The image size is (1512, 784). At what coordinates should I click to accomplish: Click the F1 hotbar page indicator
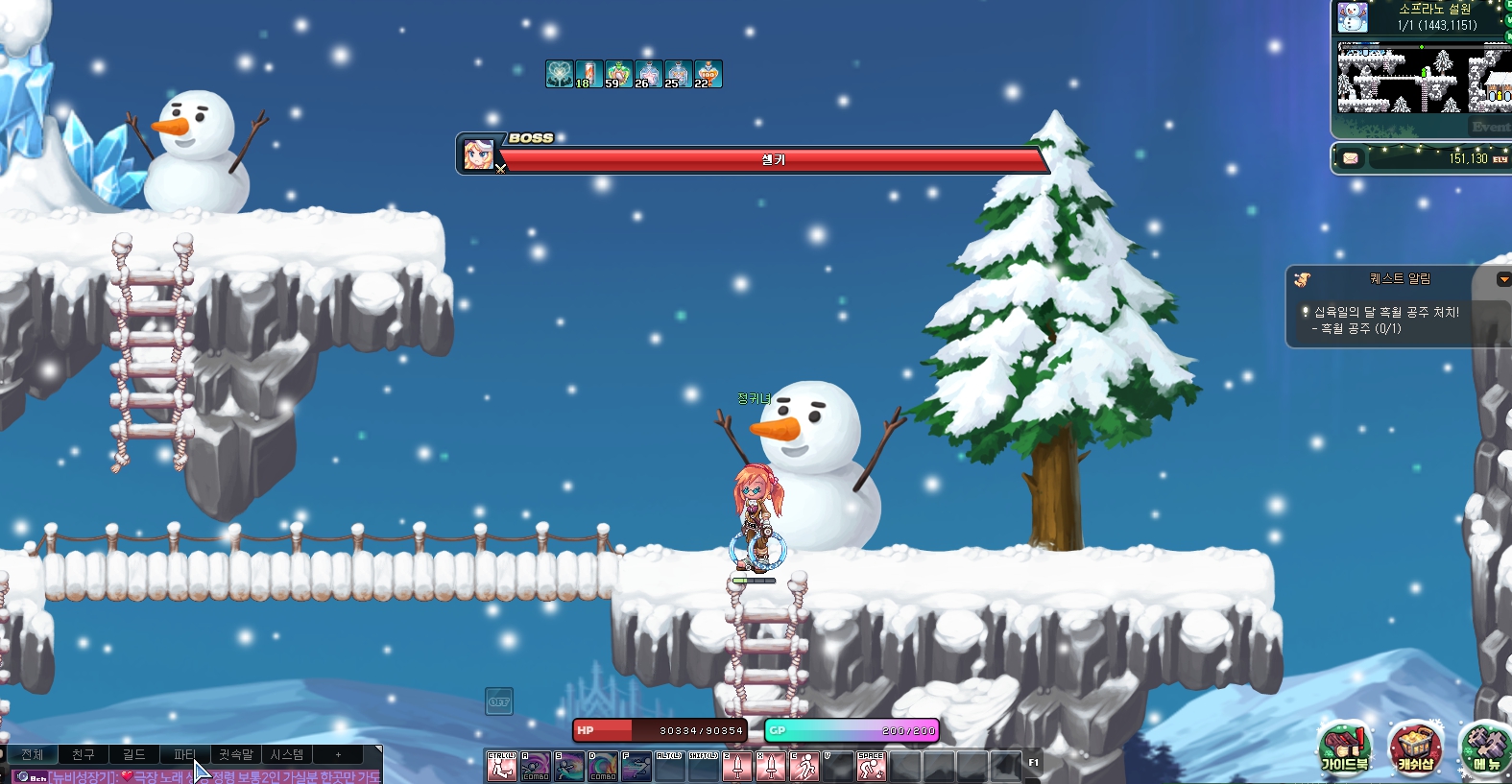[x=1034, y=763]
